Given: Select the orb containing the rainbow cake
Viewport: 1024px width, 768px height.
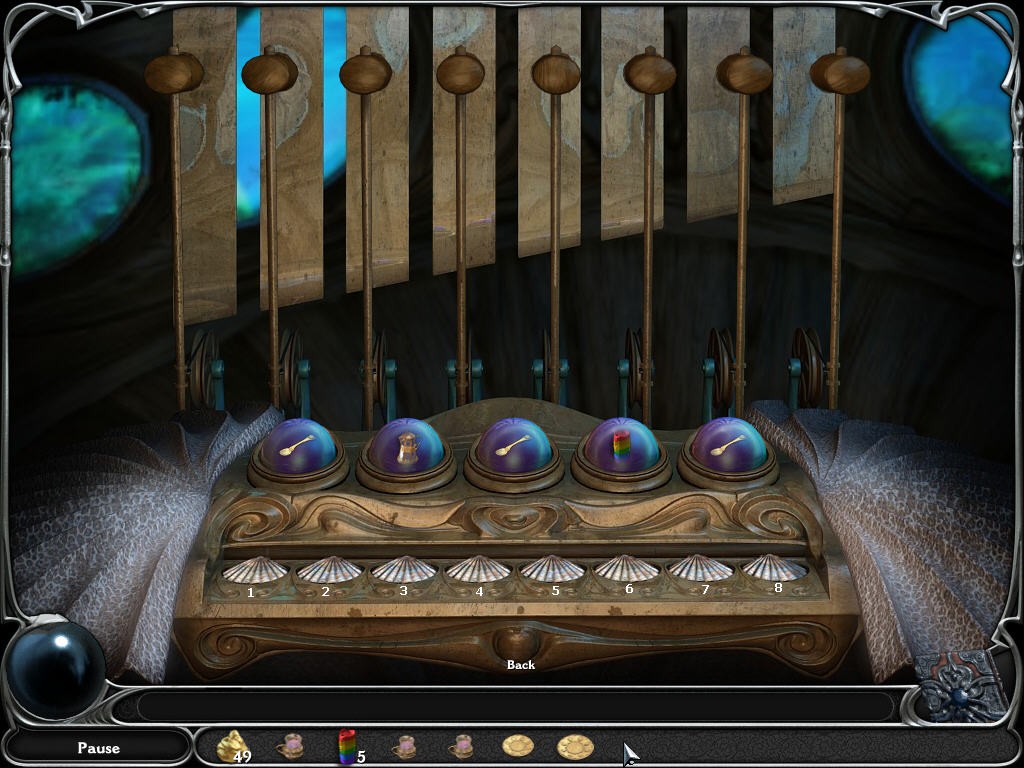Looking at the screenshot, I should pyautogui.click(x=622, y=446).
